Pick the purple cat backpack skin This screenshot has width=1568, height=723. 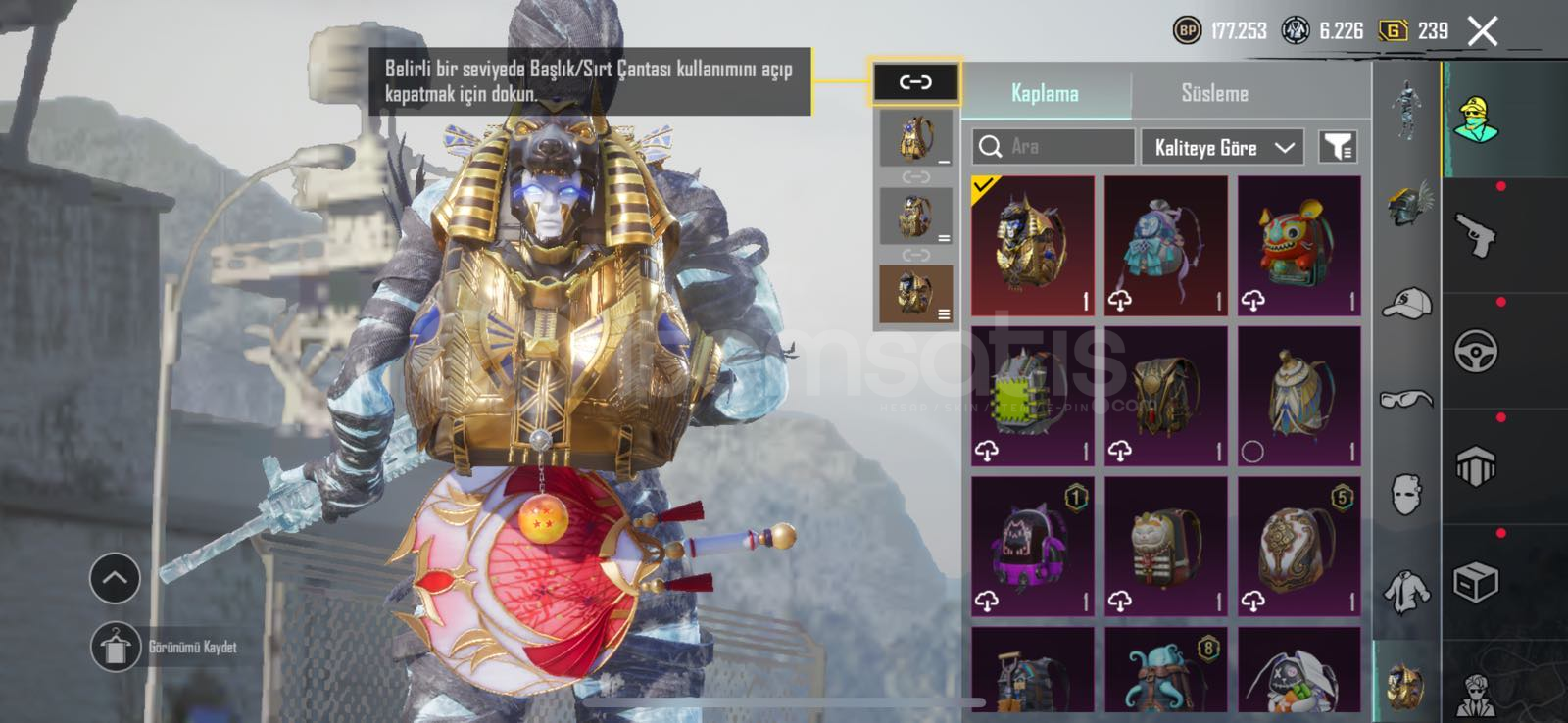(1032, 547)
